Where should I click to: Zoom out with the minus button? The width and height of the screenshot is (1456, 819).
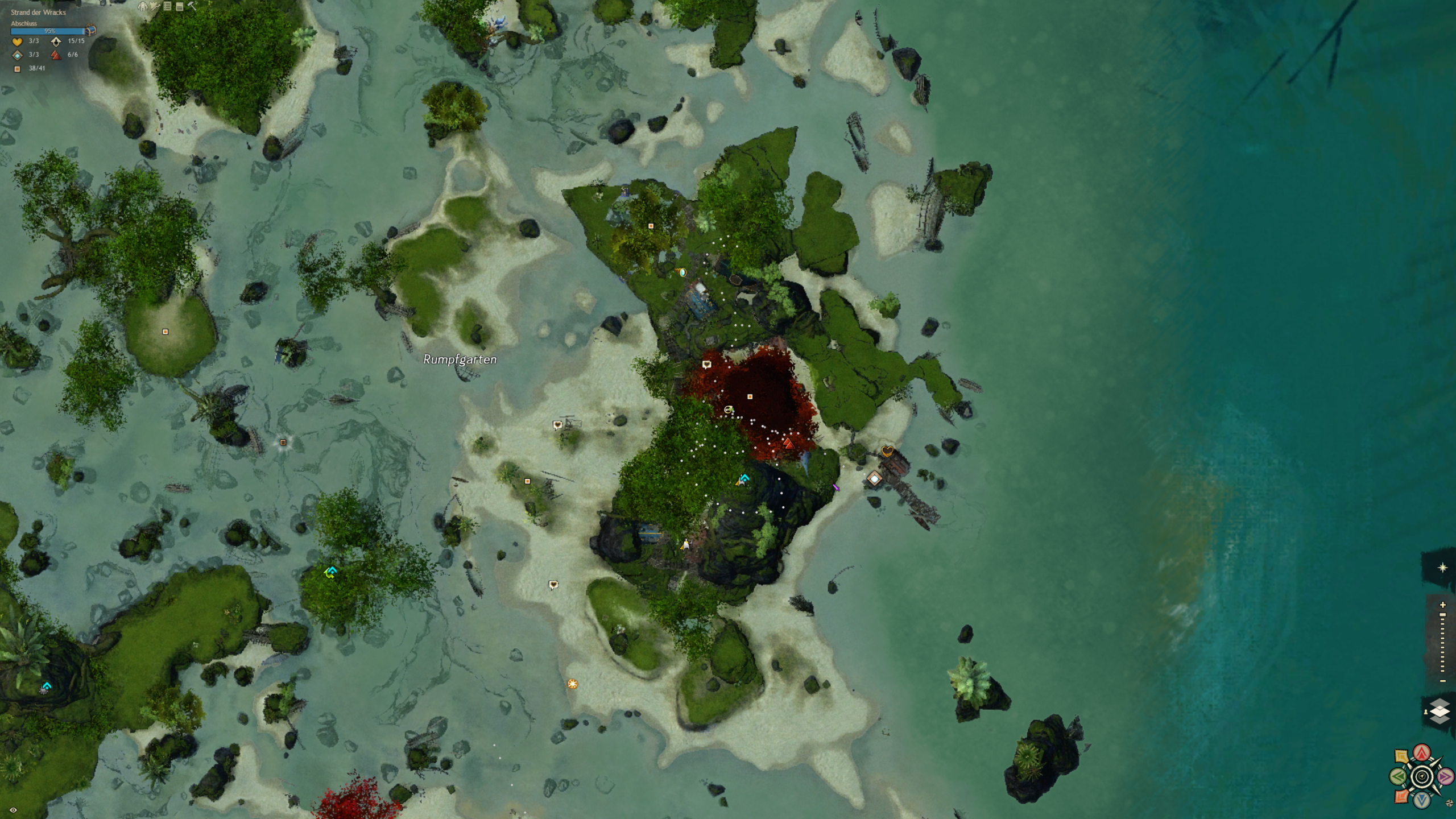[1442, 681]
